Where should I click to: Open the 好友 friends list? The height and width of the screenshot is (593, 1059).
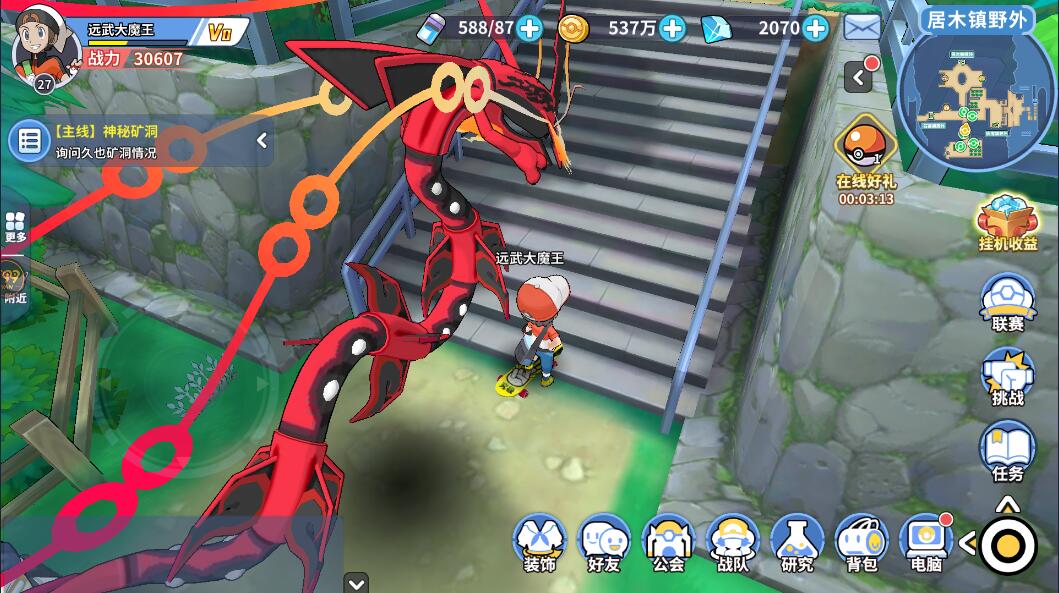pos(604,543)
